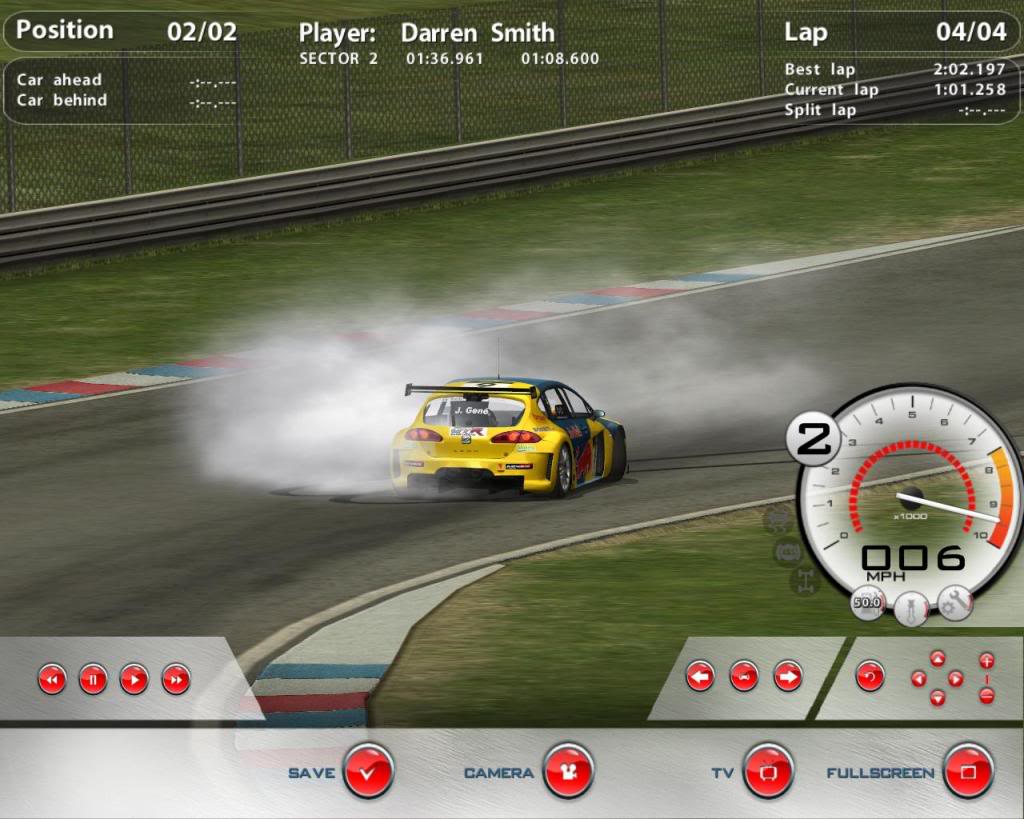Move the camera down
This screenshot has height=819, width=1024.
click(x=937, y=697)
